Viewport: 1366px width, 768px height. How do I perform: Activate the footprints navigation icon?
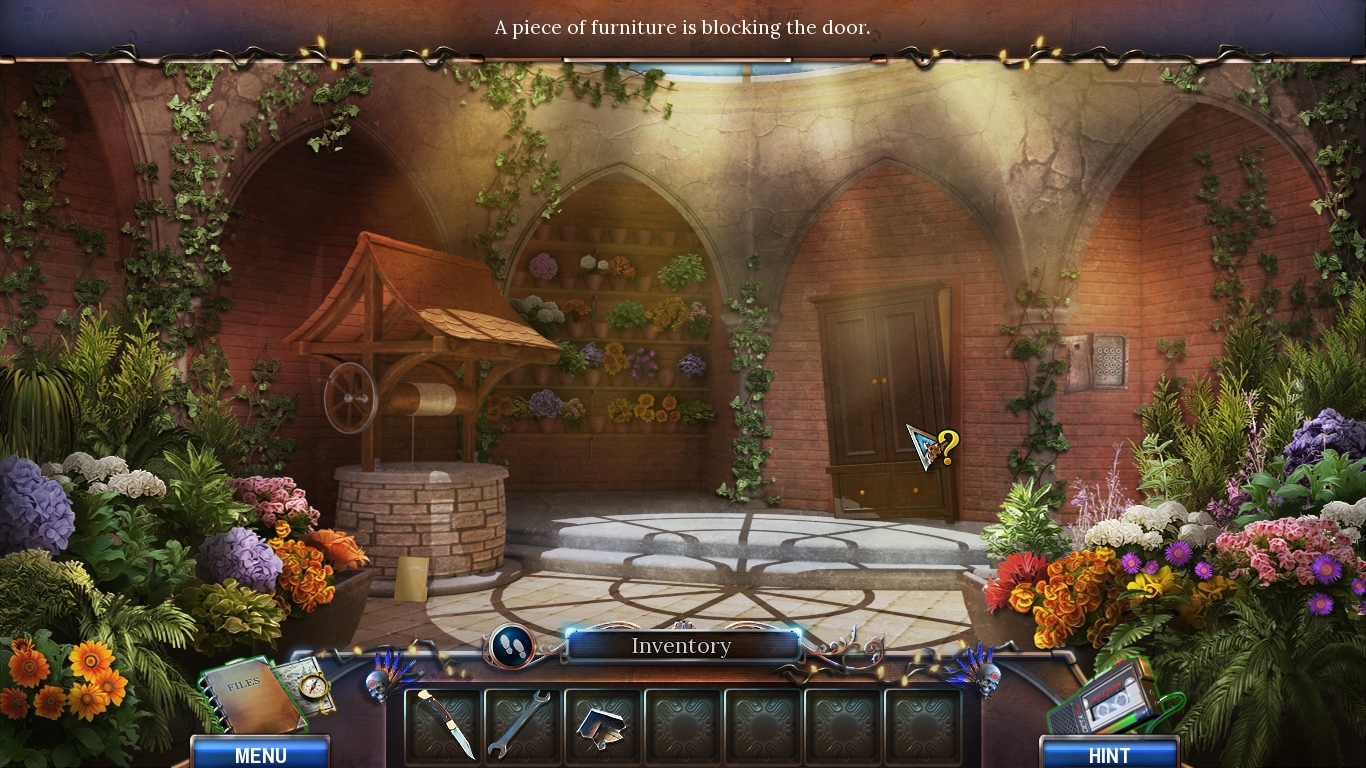click(x=513, y=645)
